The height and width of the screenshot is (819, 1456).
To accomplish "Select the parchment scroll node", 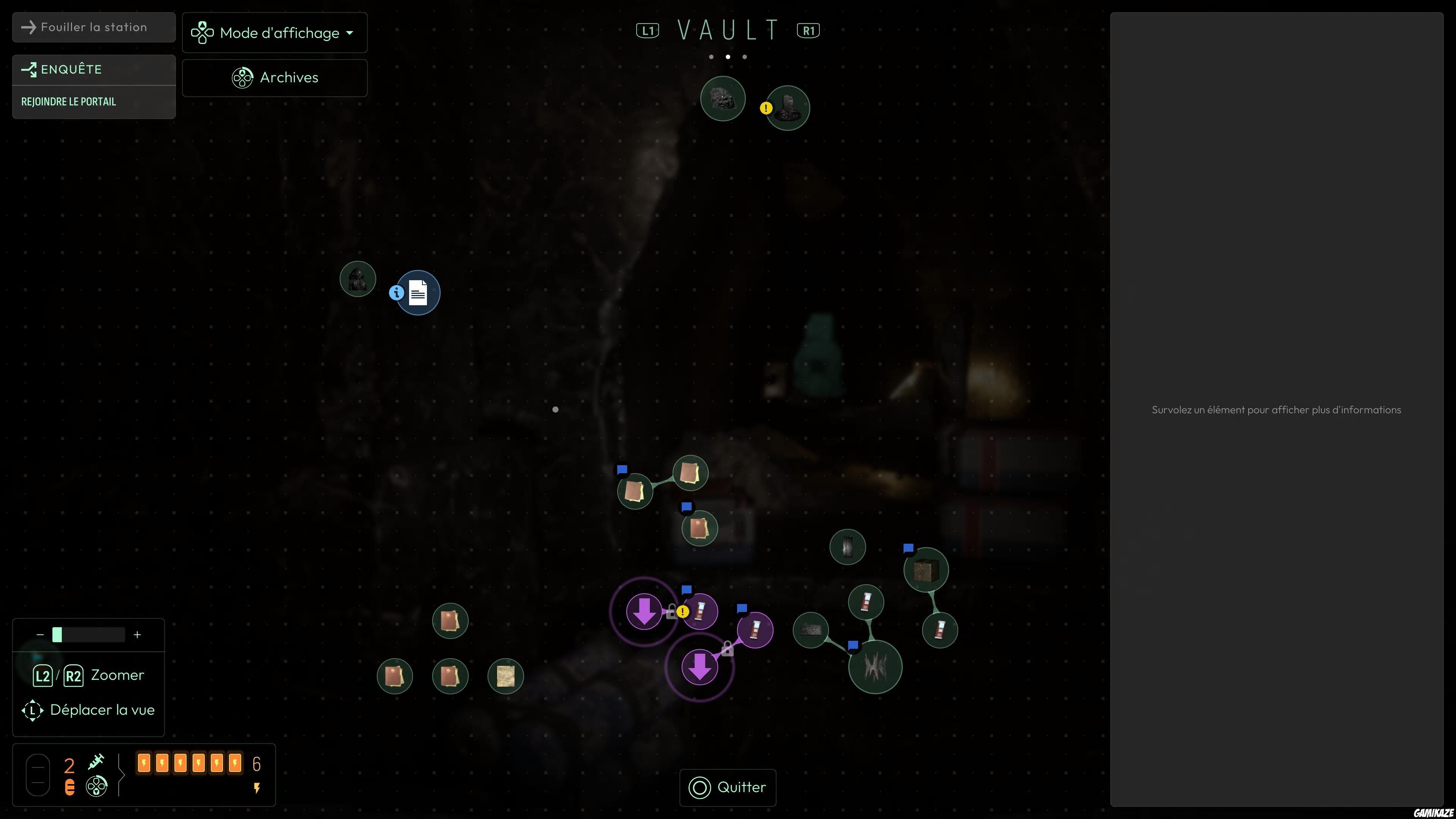I will (505, 676).
